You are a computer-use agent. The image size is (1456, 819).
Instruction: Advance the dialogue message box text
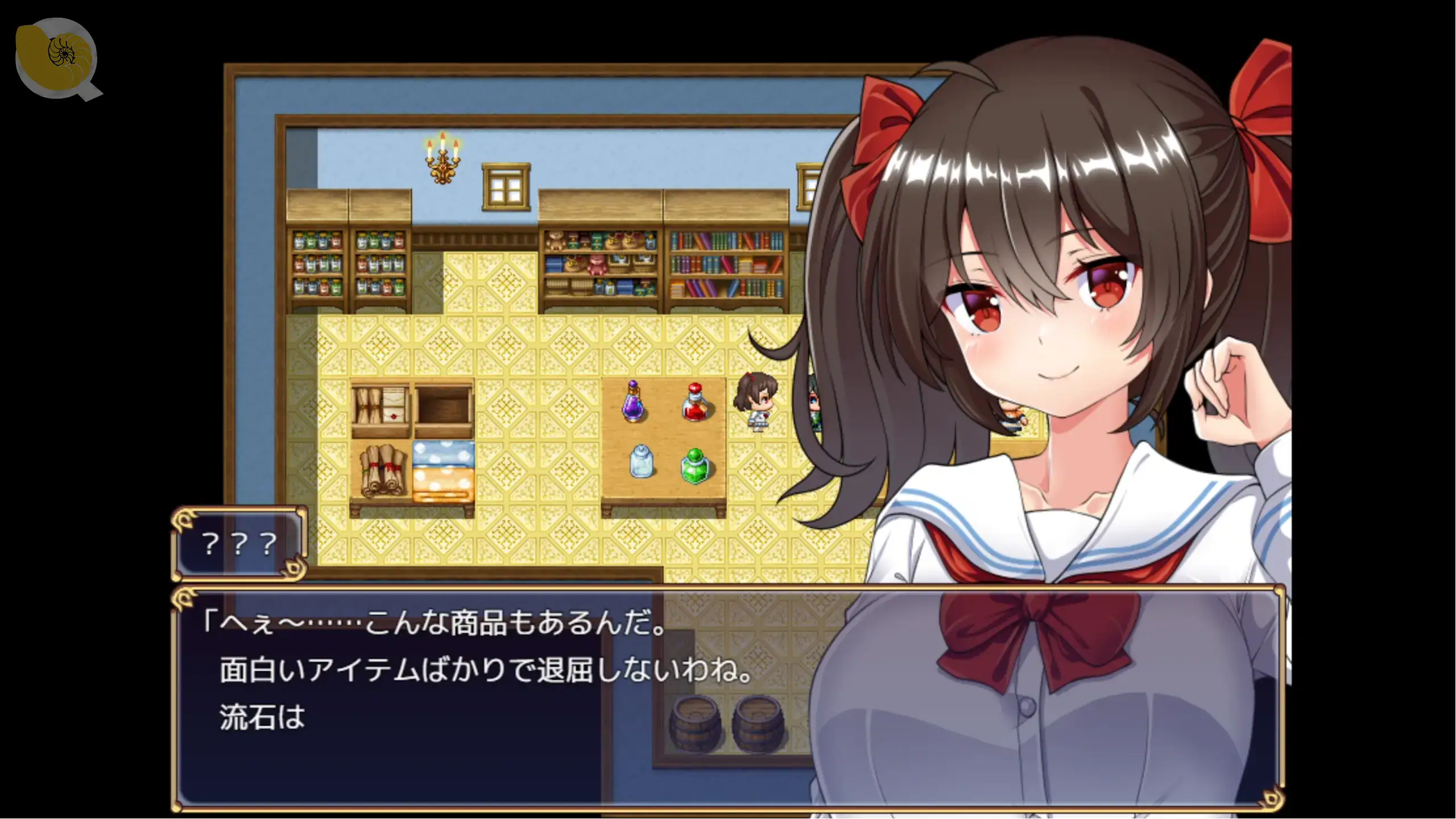point(728,700)
